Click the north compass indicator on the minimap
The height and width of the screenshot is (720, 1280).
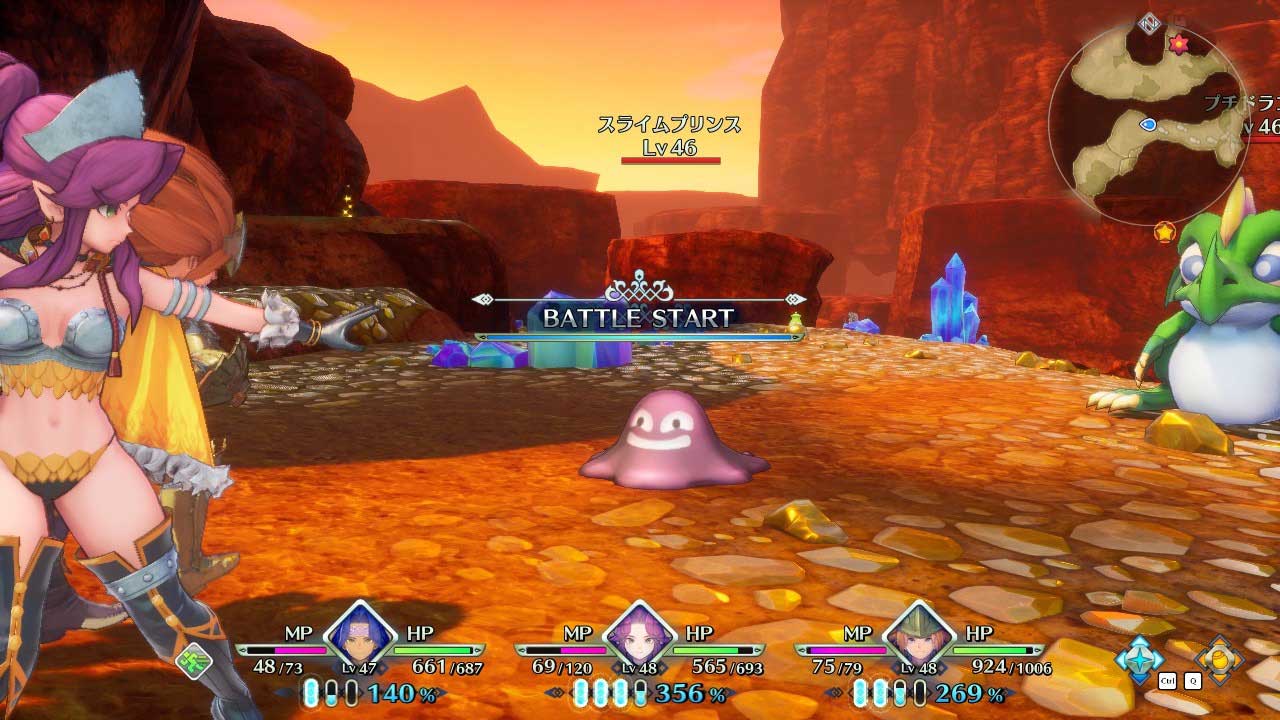(x=1148, y=21)
